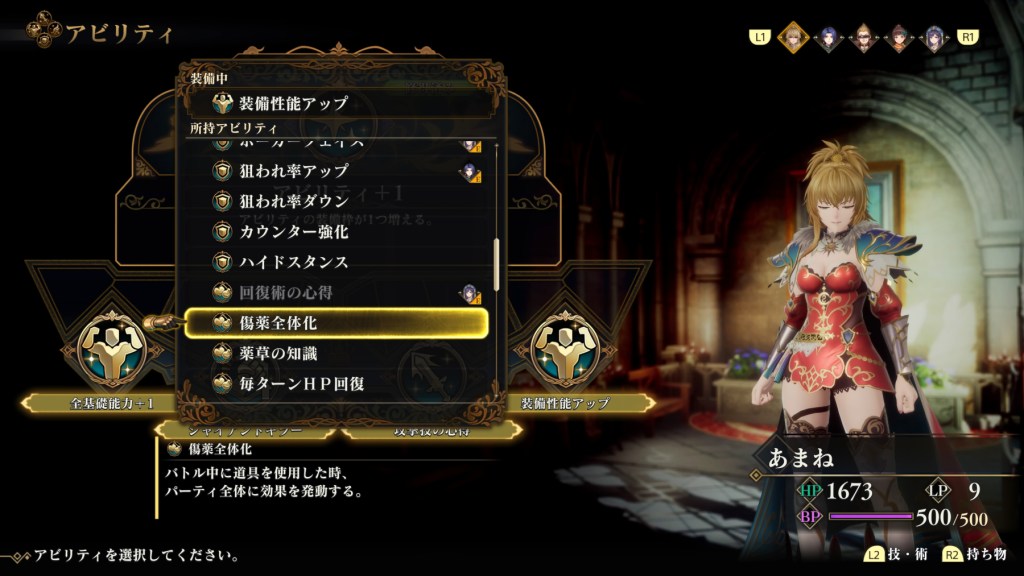Switch to the sunglasses character portrait
The width and height of the screenshot is (1024, 576).
tap(864, 38)
